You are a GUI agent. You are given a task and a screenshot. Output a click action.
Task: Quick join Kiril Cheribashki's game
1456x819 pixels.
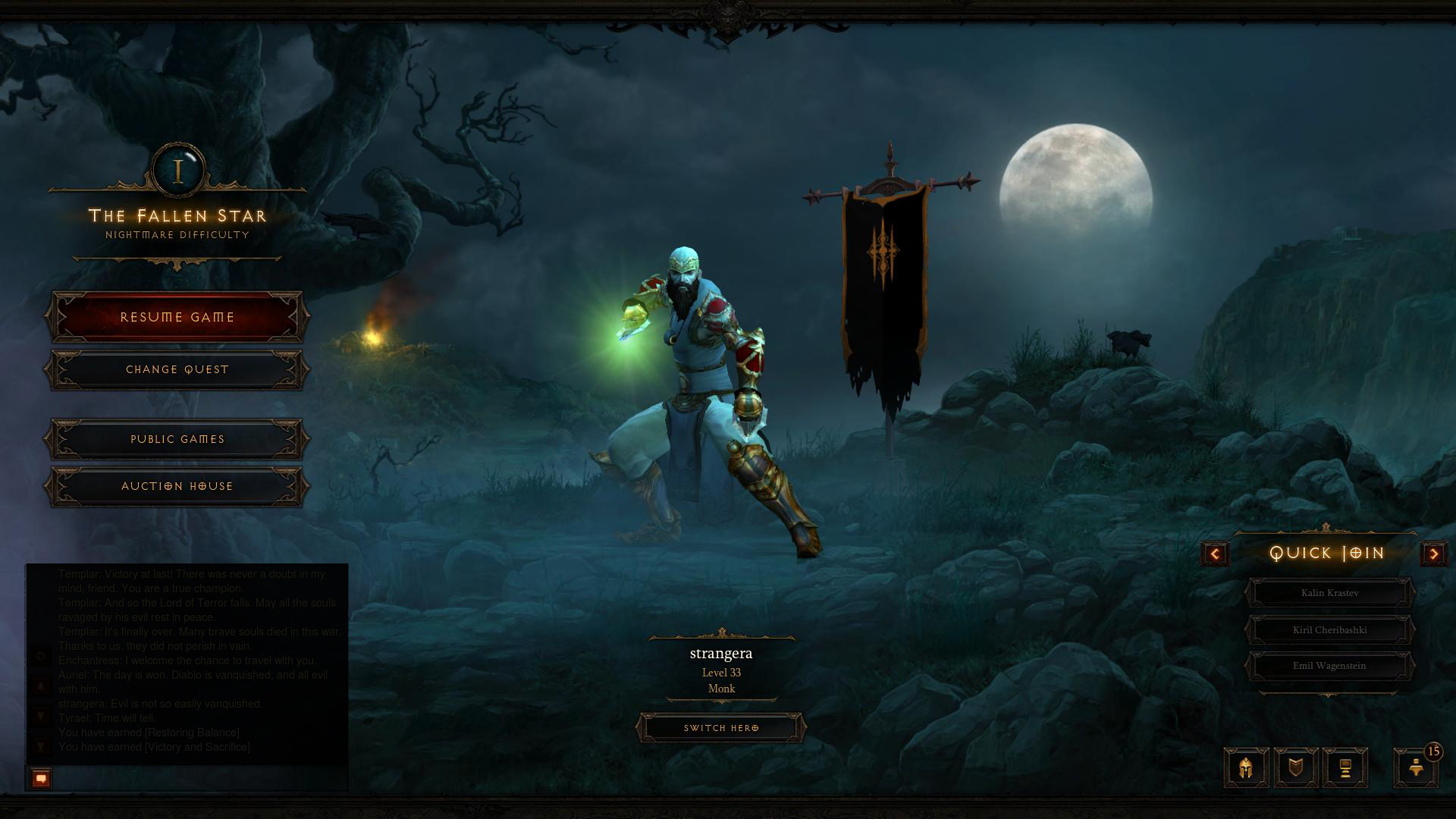tap(1329, 629)
